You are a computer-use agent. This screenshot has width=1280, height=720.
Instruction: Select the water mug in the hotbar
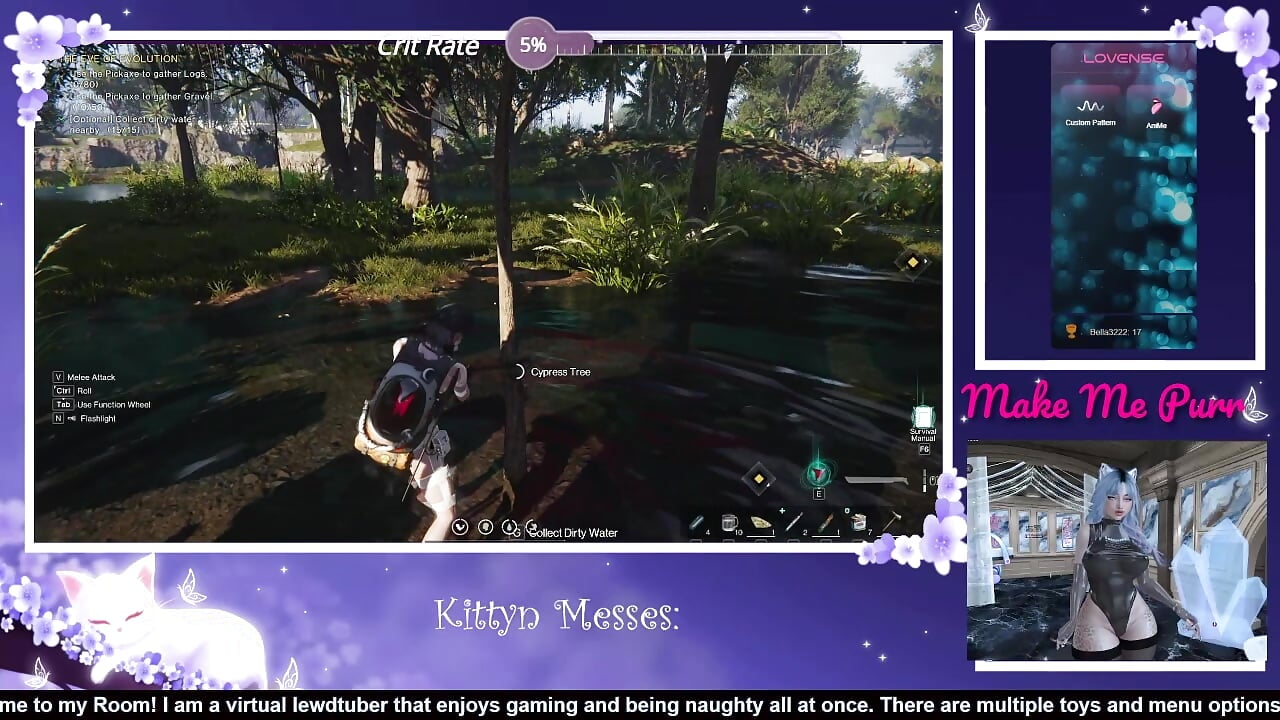tap(728, 521)
